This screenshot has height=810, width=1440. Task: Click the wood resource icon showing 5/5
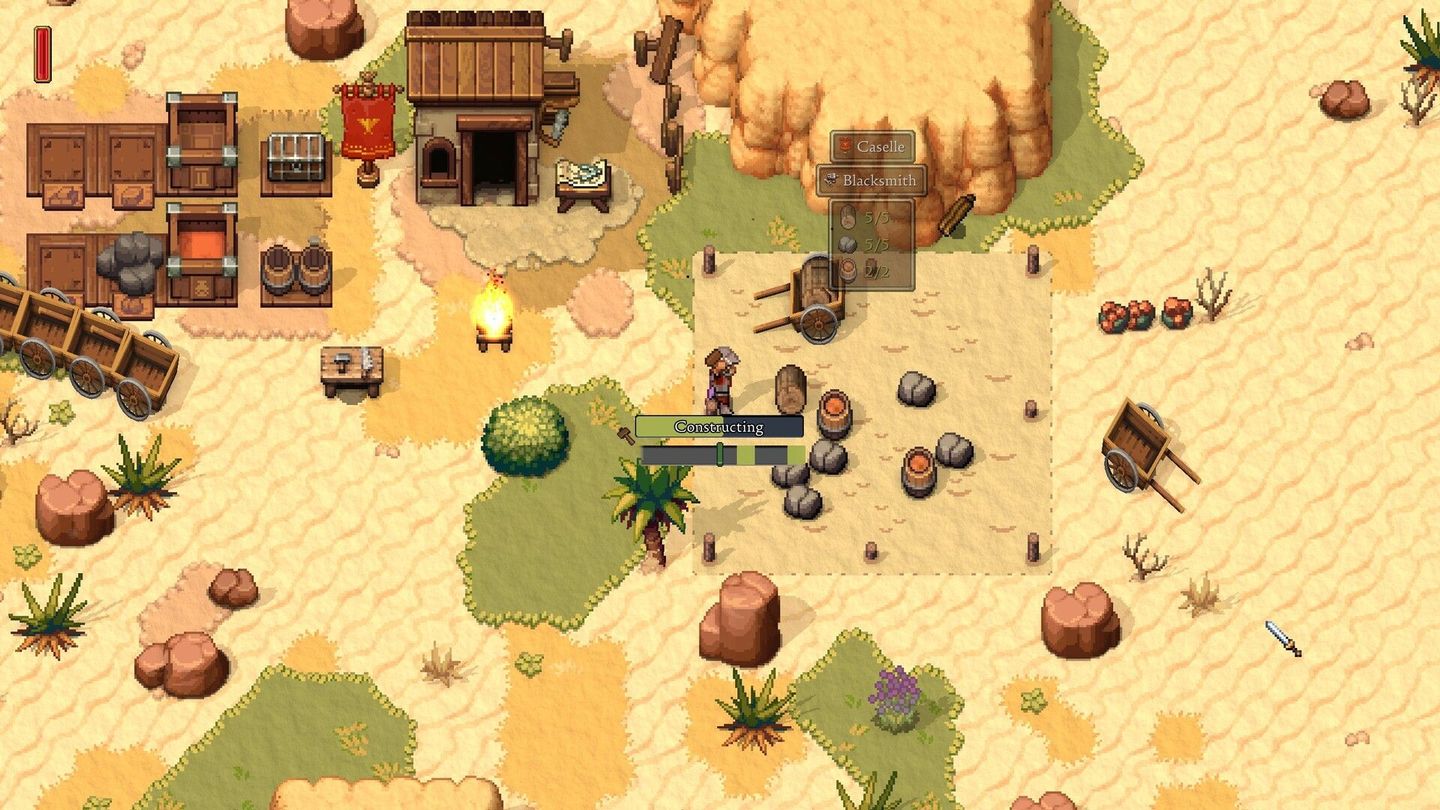coord(847,216)
